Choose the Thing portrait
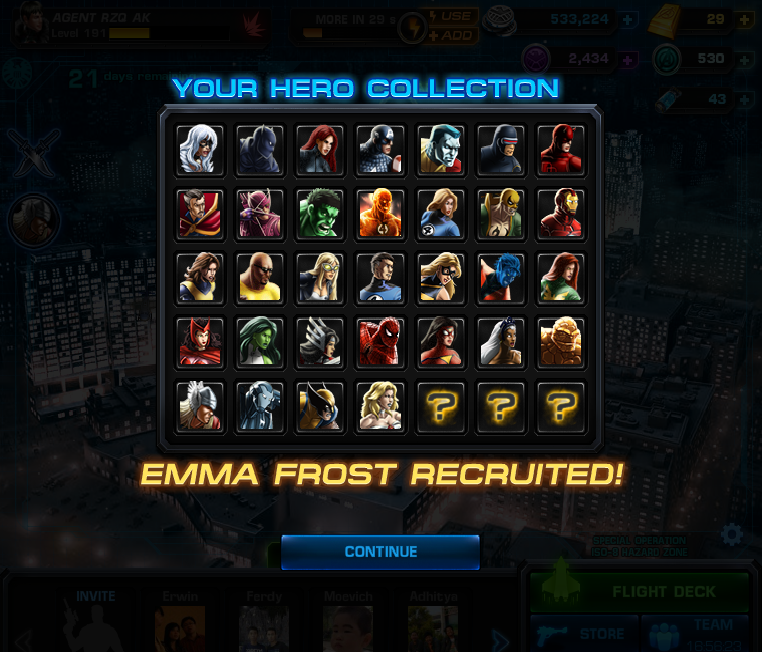Image resolution: width=762 pixels, height=652 pixels. (x=560, y=343)
